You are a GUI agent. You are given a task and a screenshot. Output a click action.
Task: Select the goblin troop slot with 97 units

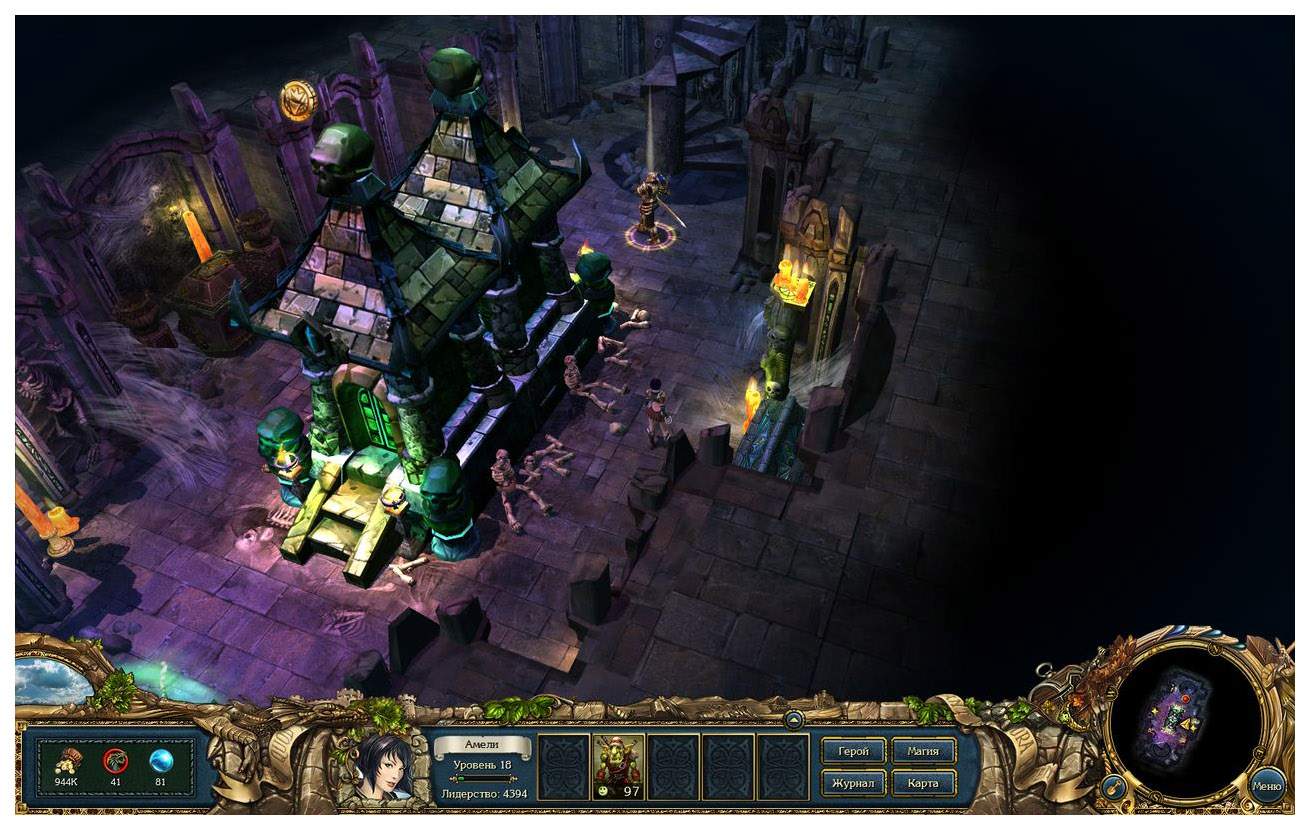click(618, 767)
